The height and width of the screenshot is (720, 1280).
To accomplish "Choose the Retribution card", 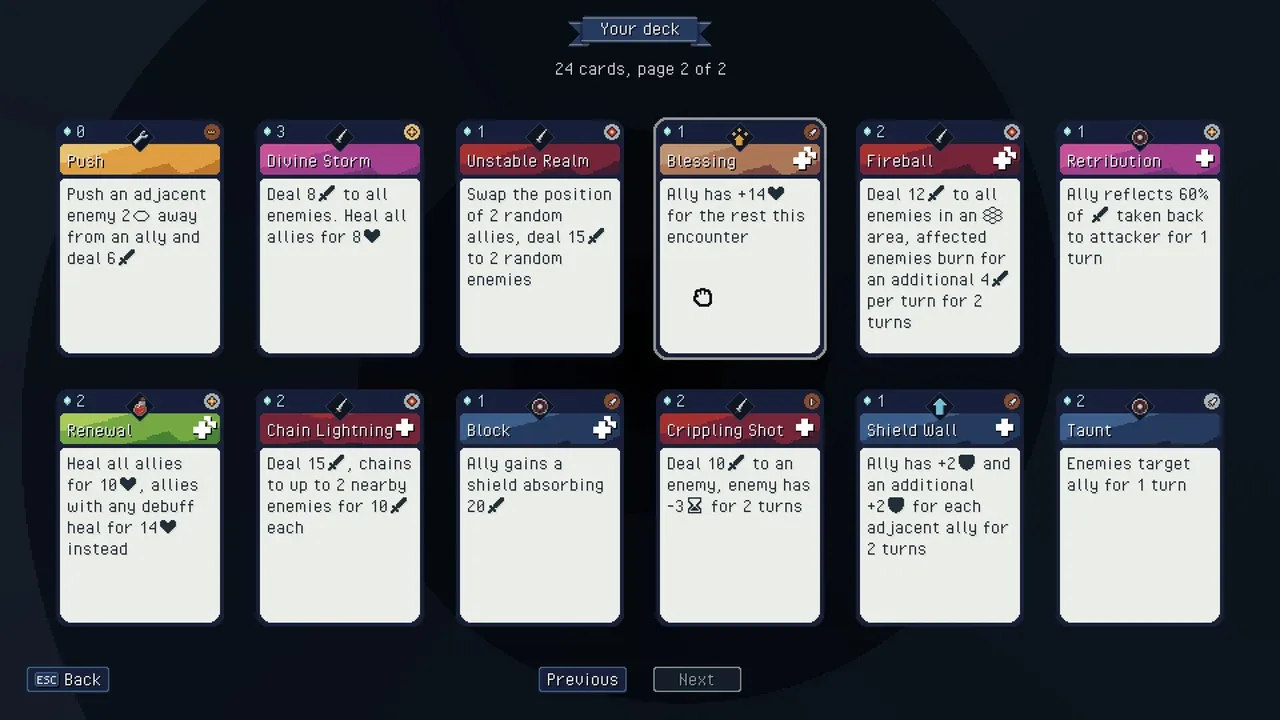I will (x=1140, y=238).
